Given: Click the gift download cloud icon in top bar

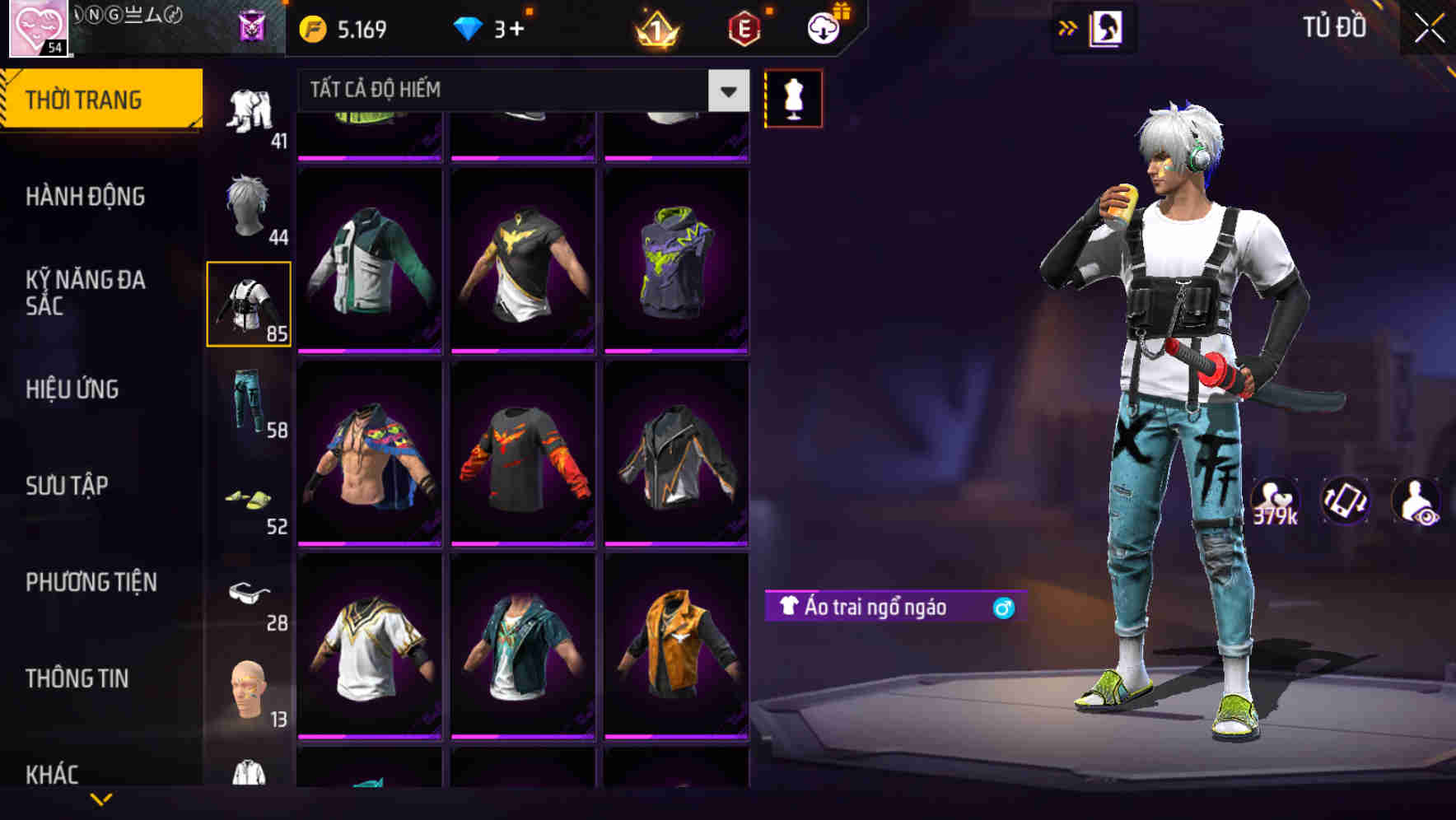Looking at the screenshot, I should point(823,27).
